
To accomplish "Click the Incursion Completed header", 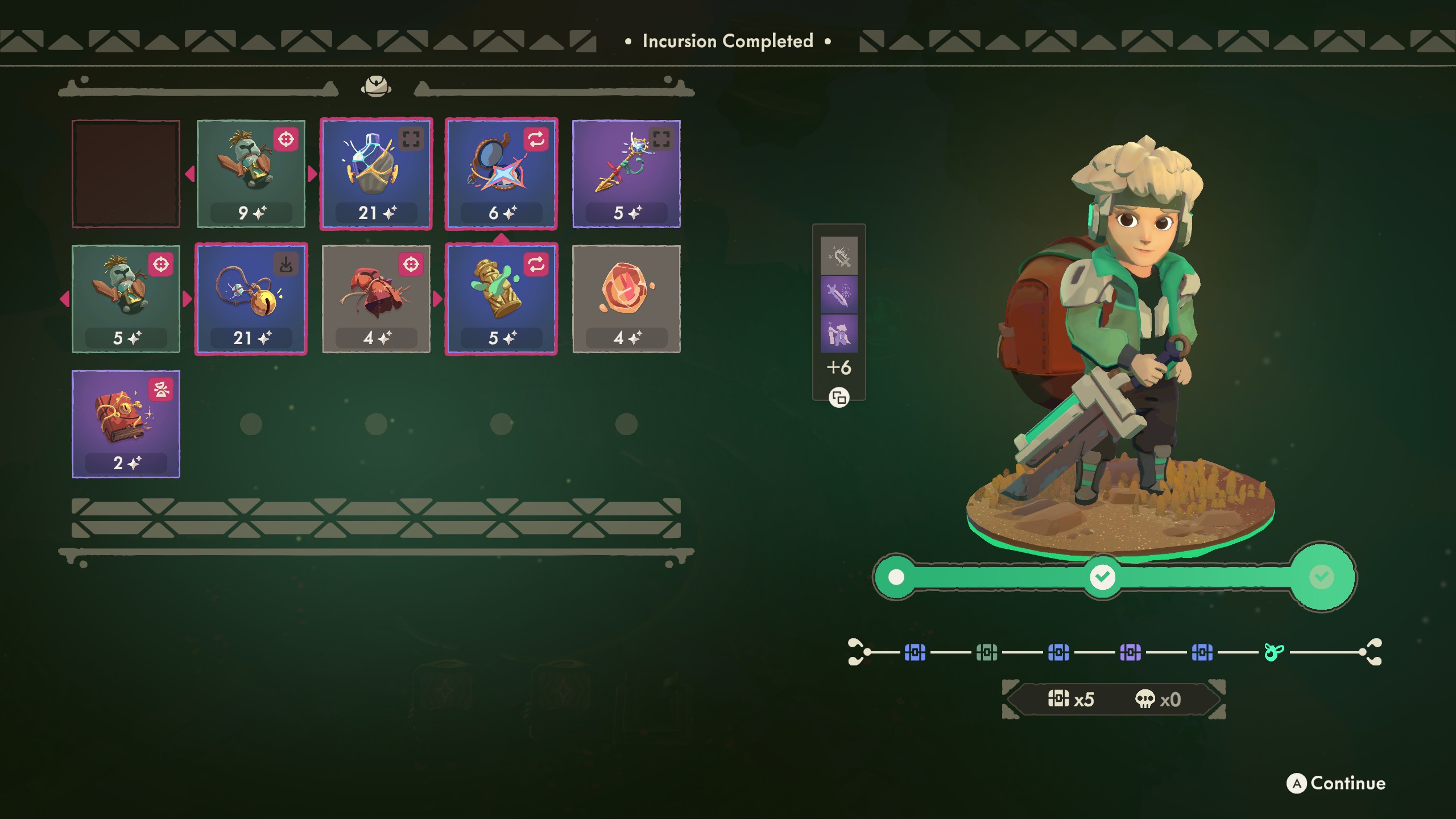I will [727, 41].
